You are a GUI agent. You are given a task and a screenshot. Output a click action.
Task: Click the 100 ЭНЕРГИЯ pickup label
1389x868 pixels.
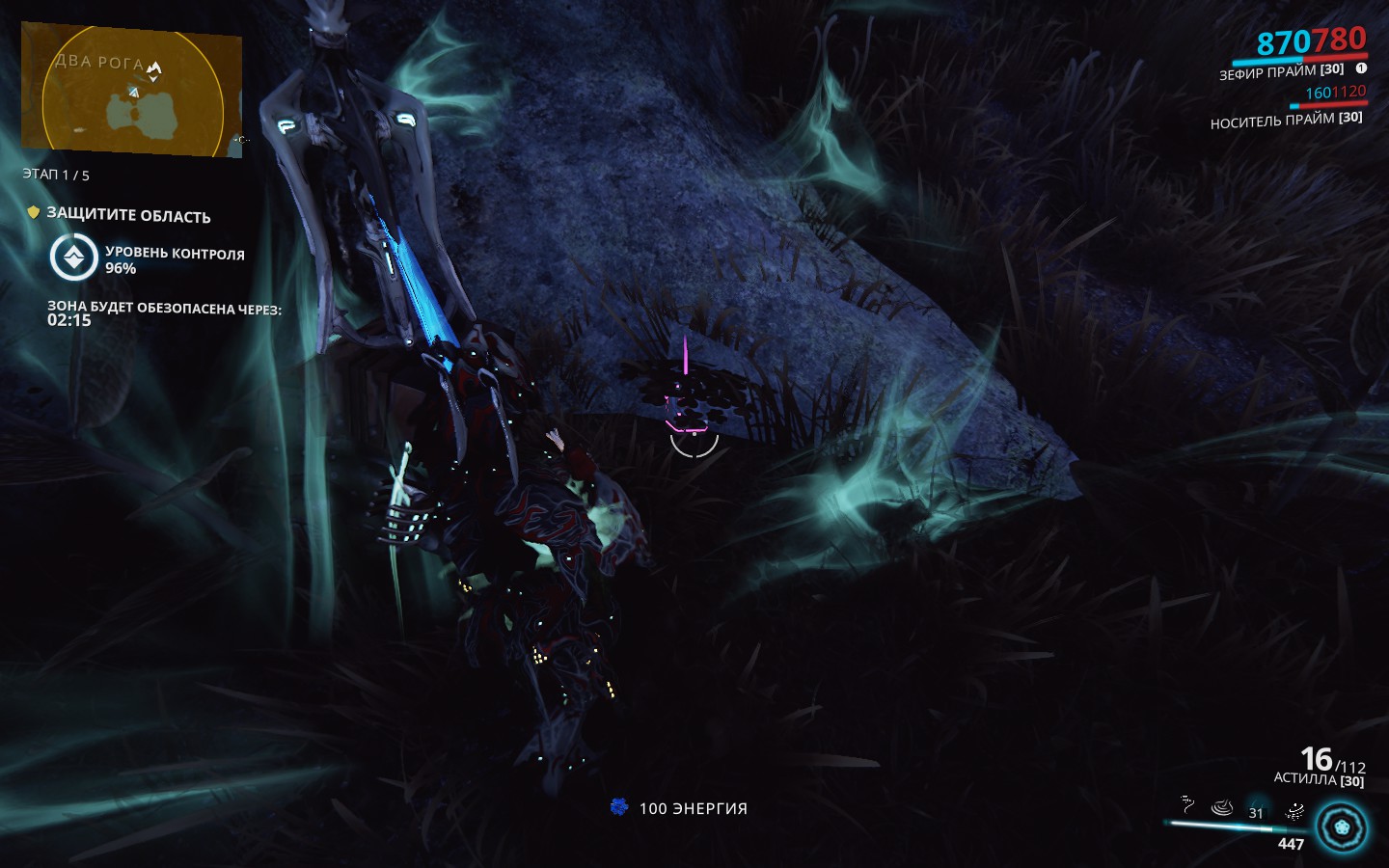click(694, 809)
